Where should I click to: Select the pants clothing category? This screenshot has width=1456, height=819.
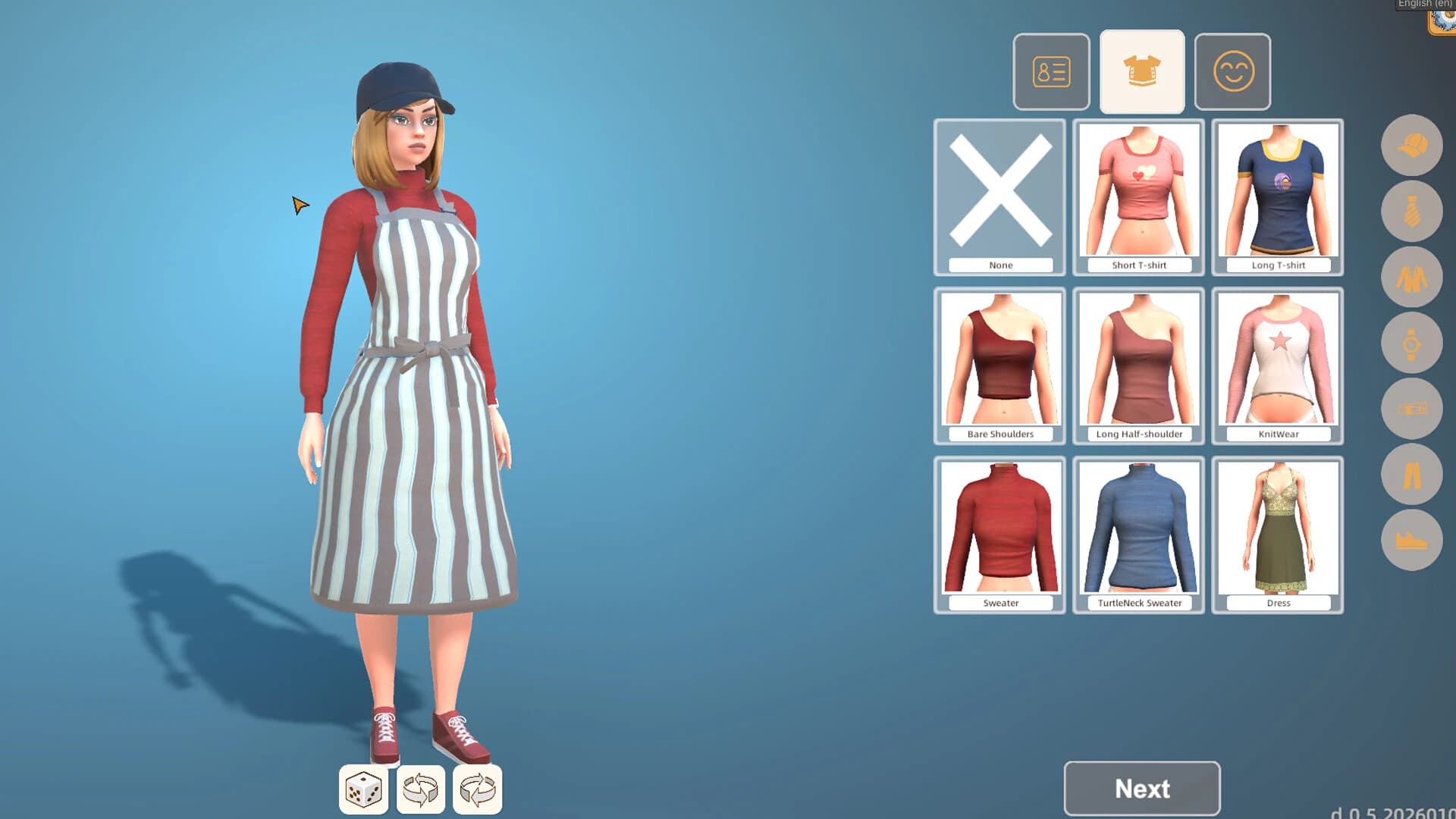click(x=1412, y=472)
